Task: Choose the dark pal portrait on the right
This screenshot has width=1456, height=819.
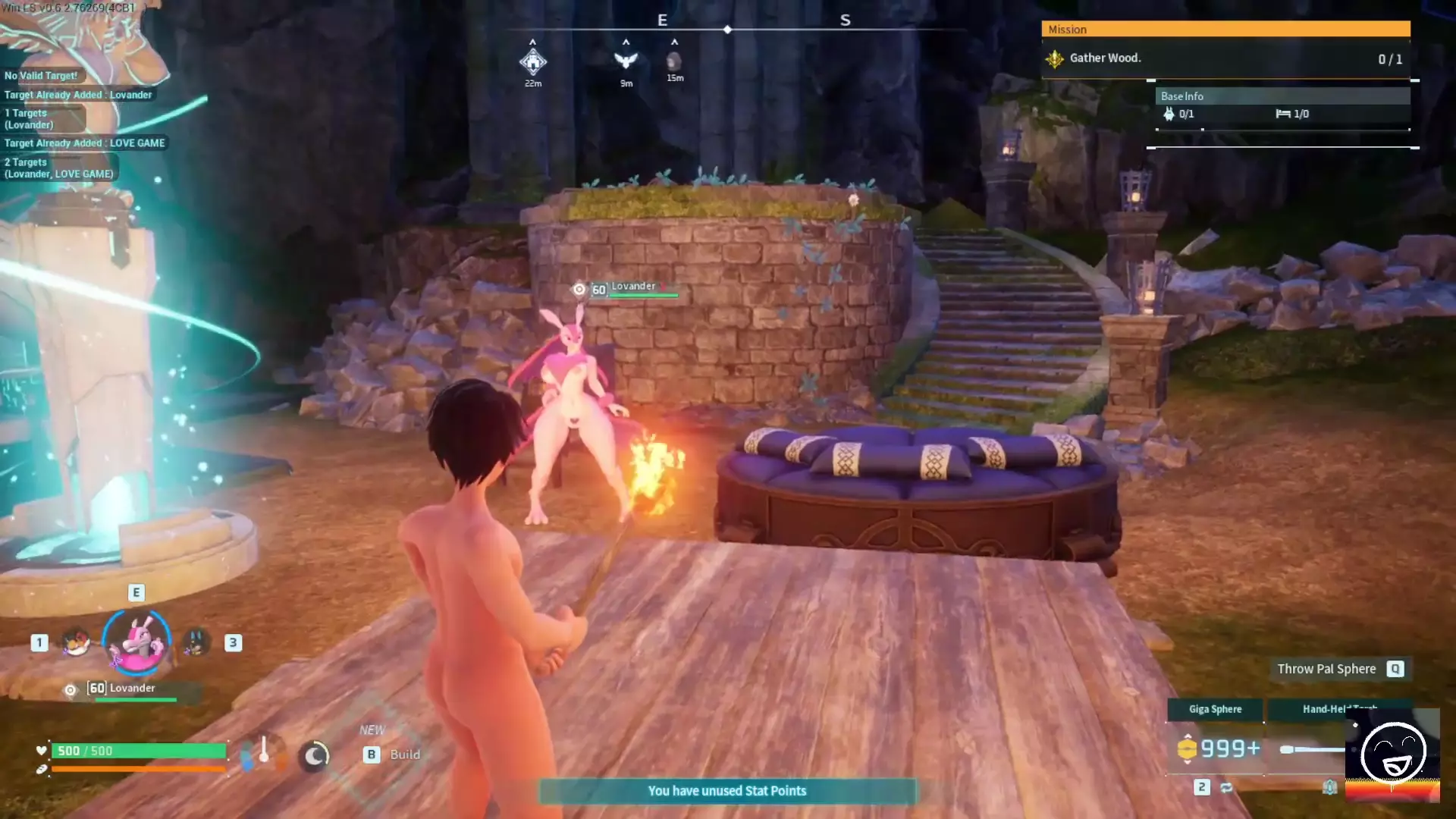Action: (196, 642)
